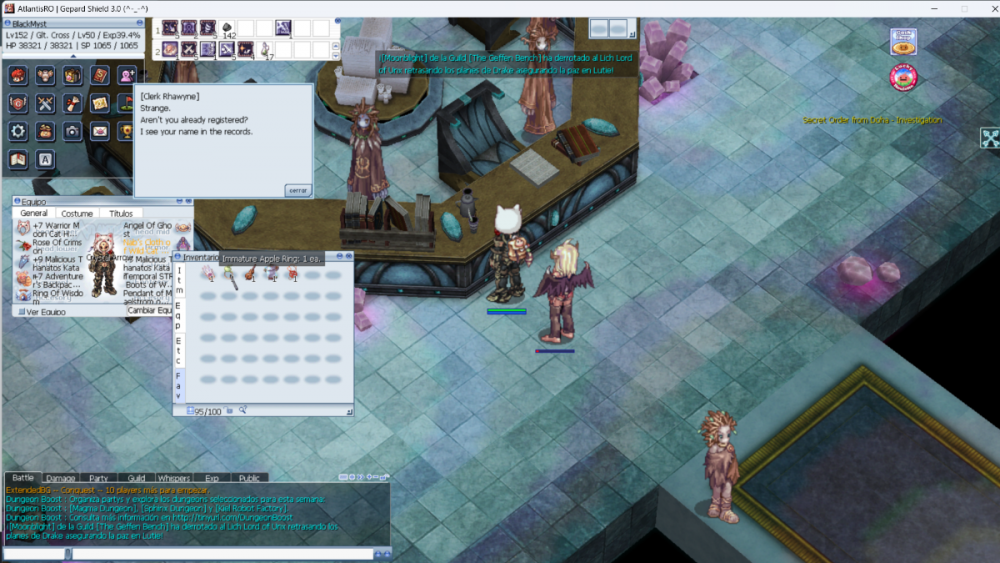The width and height of the screenshot is (1000, 563).
Task: Open the gear-shaped options menu icon
Action: (18, 131)
